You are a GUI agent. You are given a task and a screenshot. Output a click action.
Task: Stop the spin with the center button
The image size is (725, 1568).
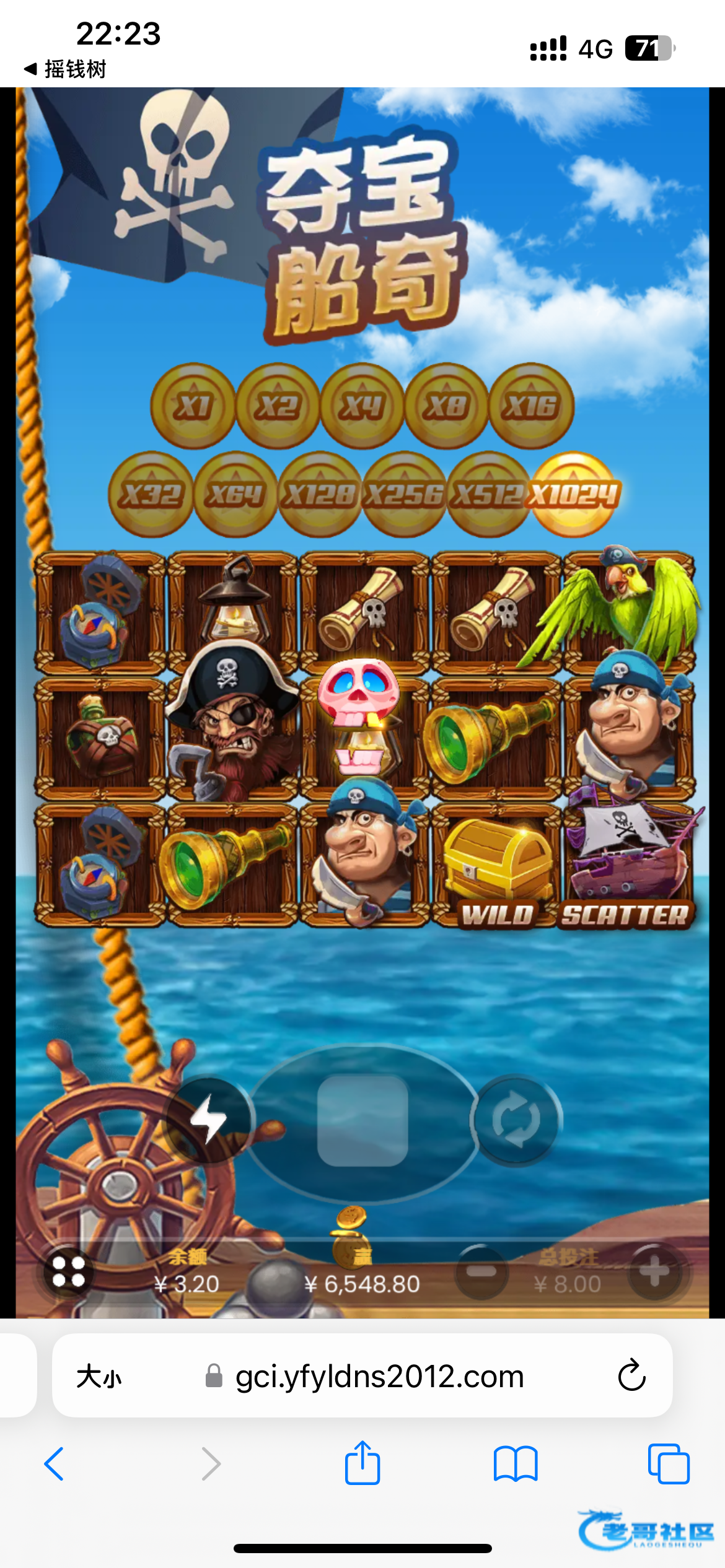pos(362,1120)
